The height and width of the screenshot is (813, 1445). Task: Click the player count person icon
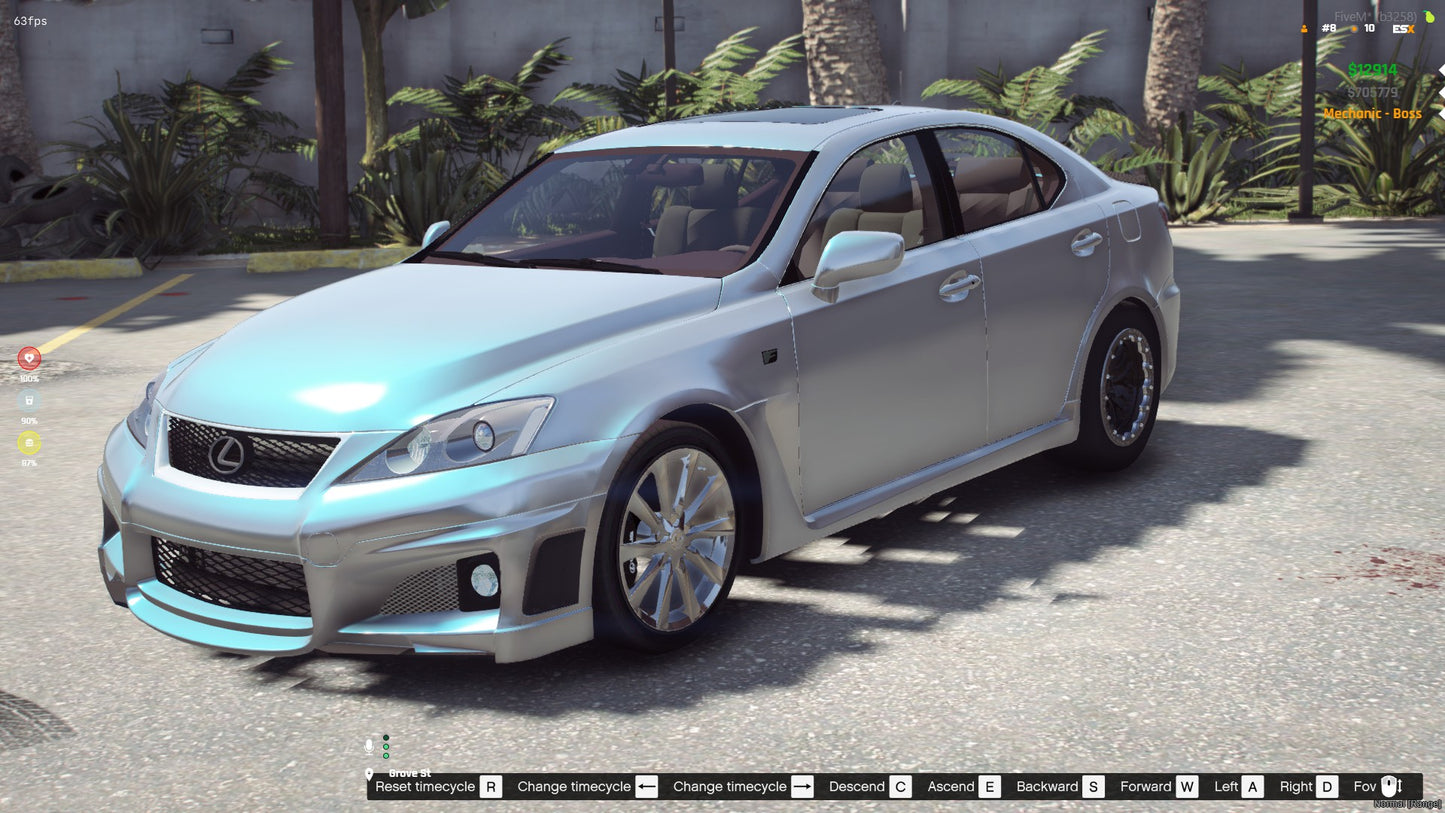pos(1304,28)
